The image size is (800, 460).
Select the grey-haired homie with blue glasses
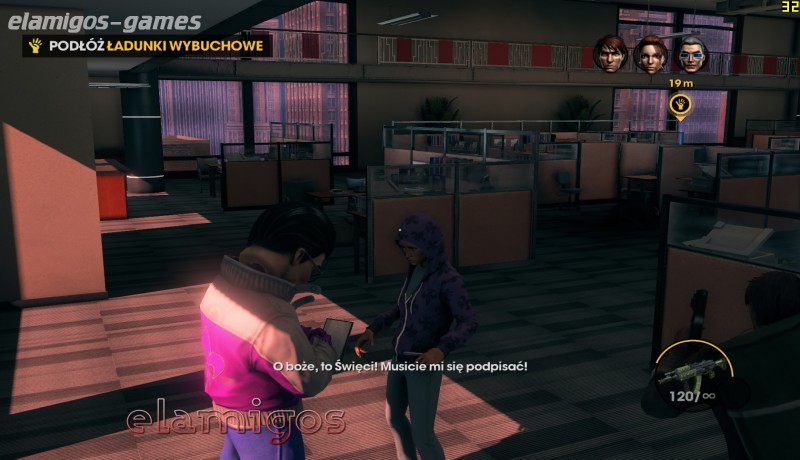click(x=690, y=54)
